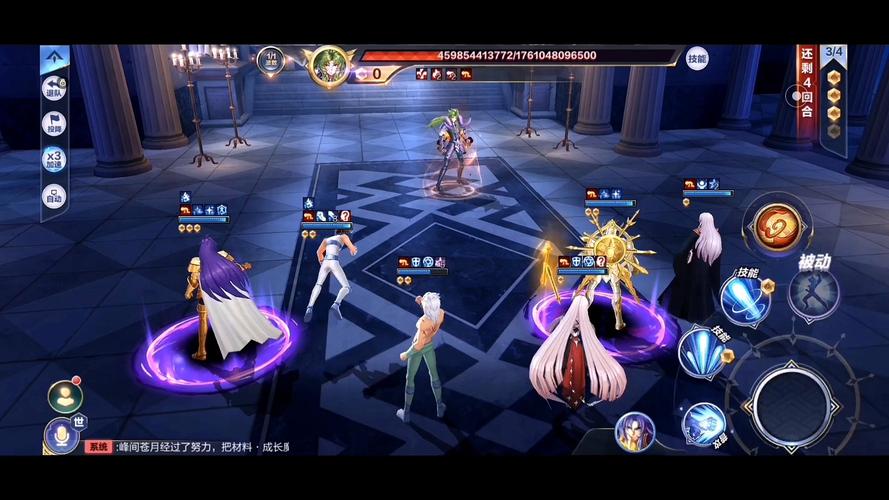Tap the large empty basic attack circle
The image size is (889, 500).
(x=791, y=403)
